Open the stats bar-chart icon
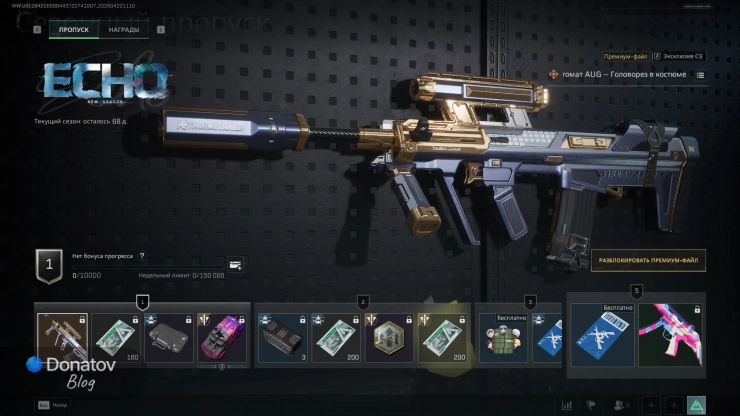 click(567, 405)
